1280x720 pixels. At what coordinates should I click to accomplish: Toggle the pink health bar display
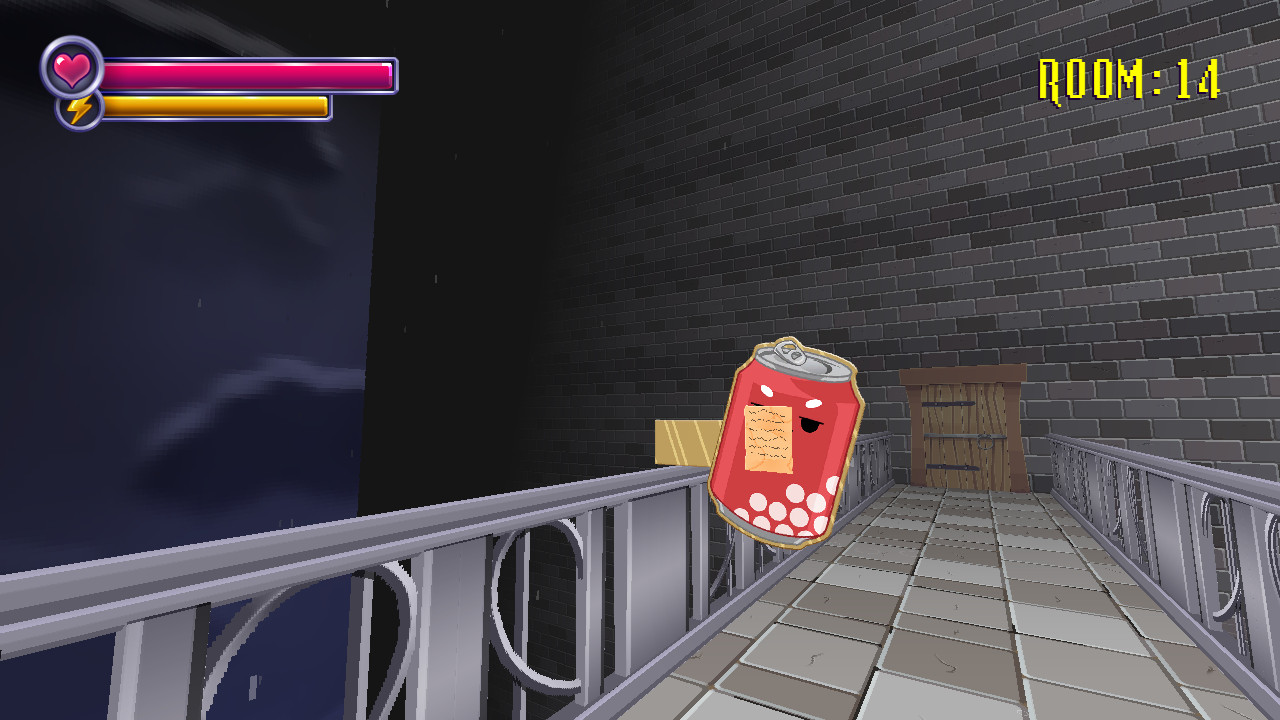pyautogui.click(x=250, y=73)
